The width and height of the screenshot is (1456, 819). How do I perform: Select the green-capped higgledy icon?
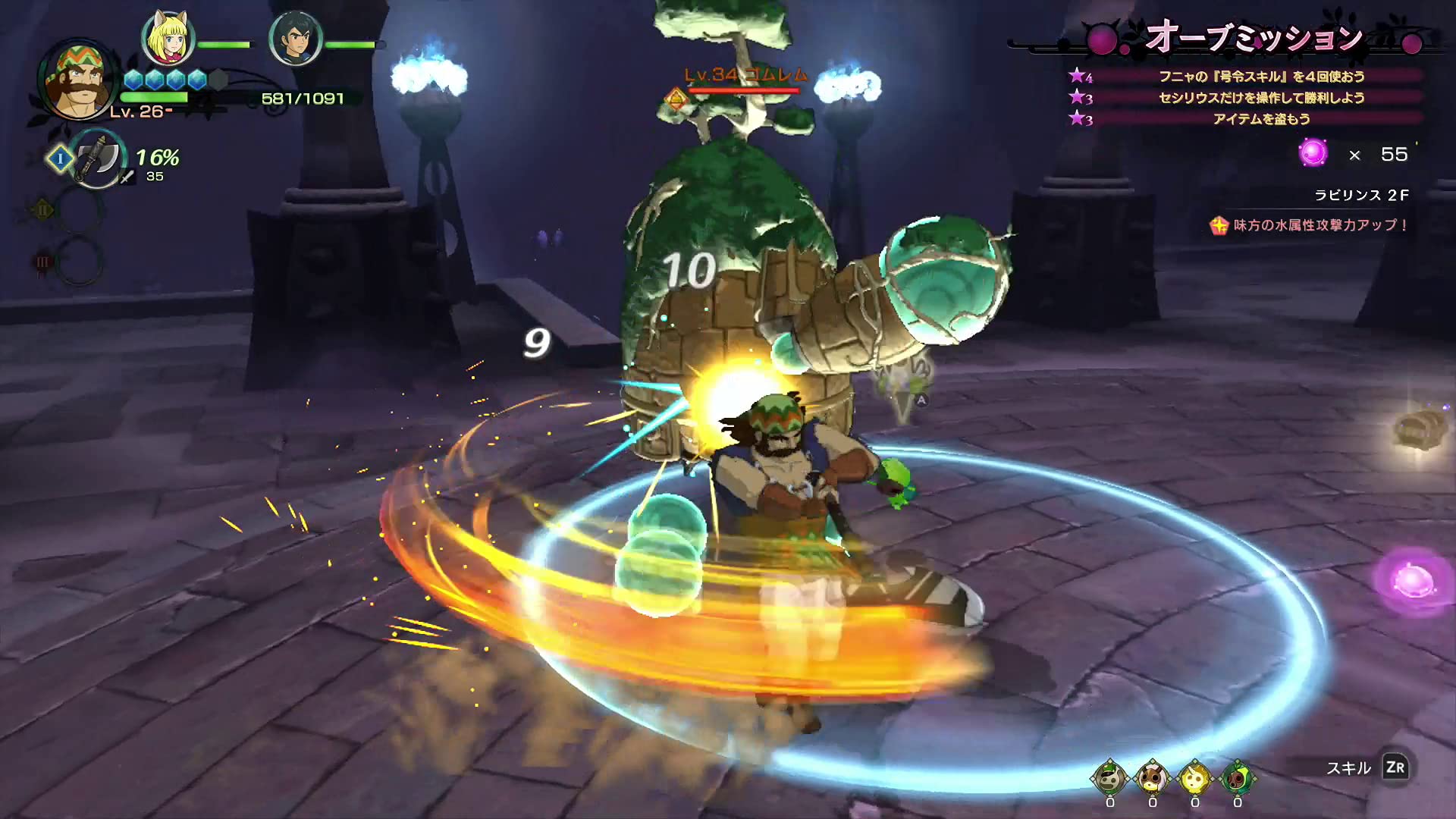pyautogui.click(x=1109, y=777)
